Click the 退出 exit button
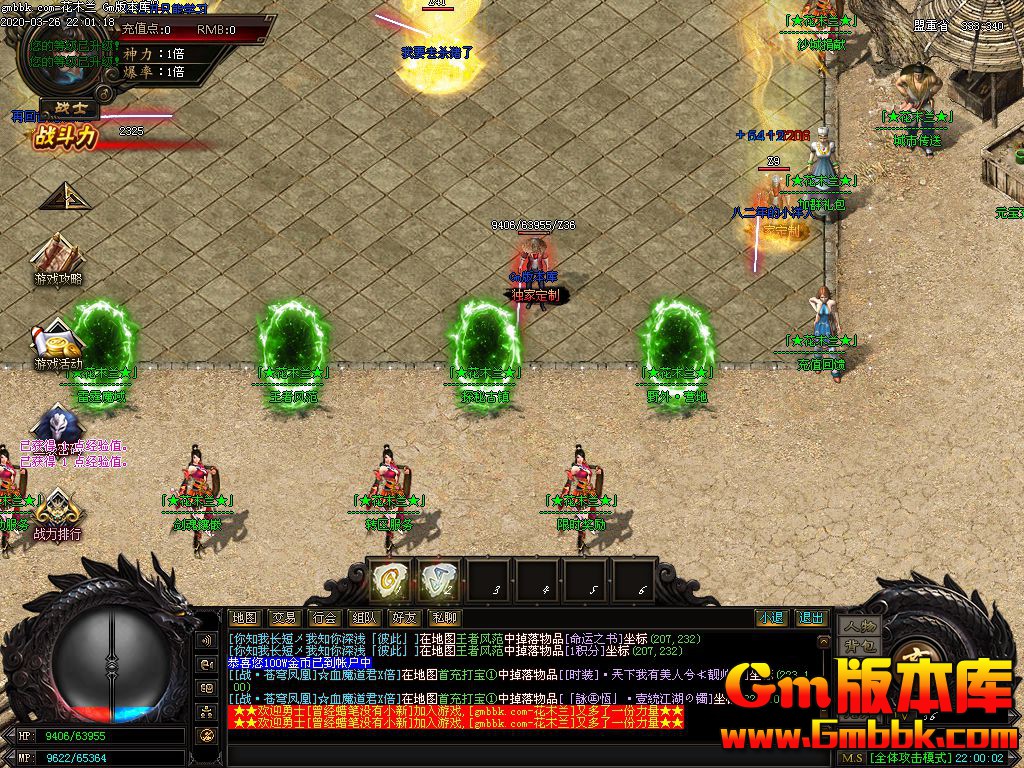This screenshot has height=768, width=1024. point(811,618)
